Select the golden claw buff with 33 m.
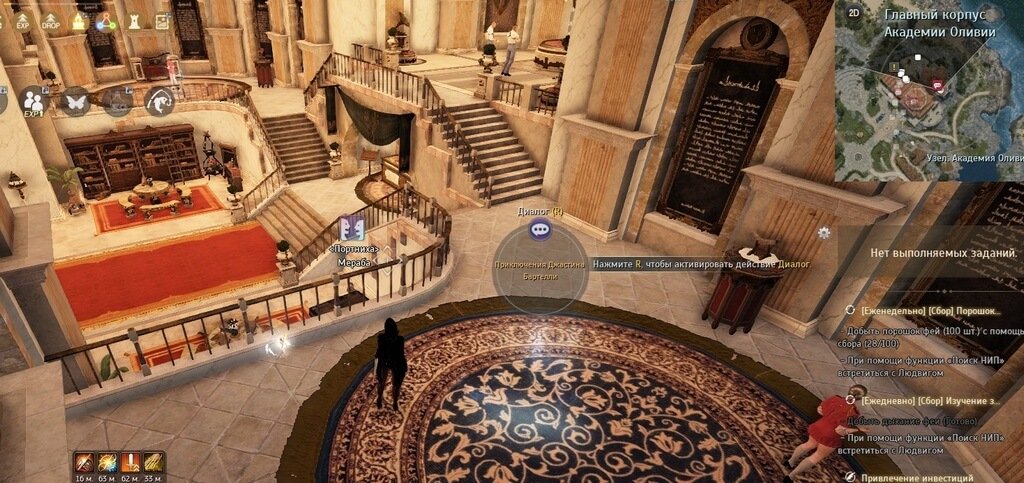The width and height of the screenshot is (1024, 483). (x=154, y=461)
